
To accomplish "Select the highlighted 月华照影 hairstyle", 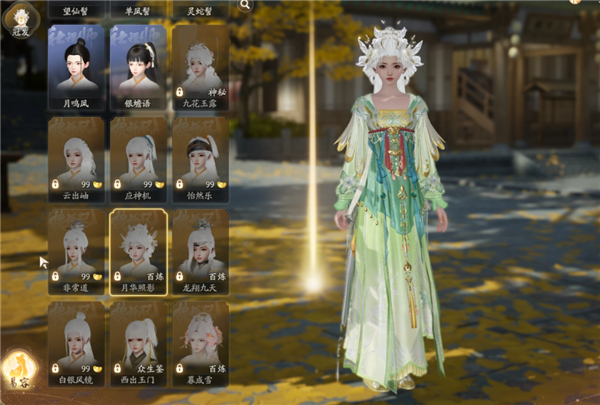I will (x=138, y=249).
